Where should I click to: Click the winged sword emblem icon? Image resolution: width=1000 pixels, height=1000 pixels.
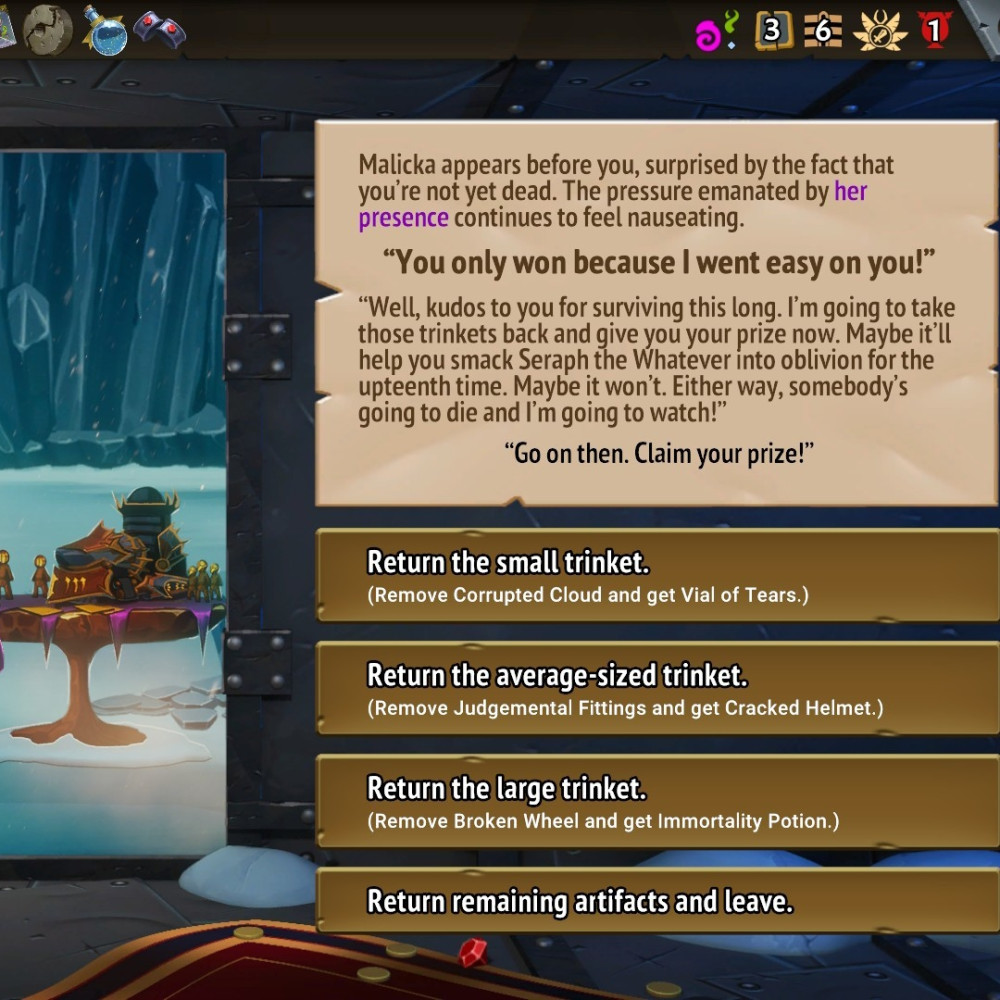point(880,31)
